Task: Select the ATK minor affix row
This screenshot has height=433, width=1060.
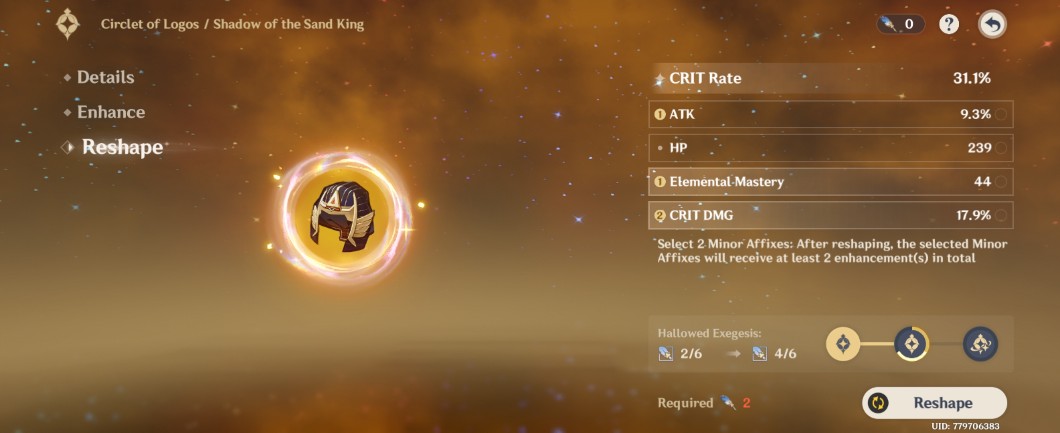Action: point(830,114)
